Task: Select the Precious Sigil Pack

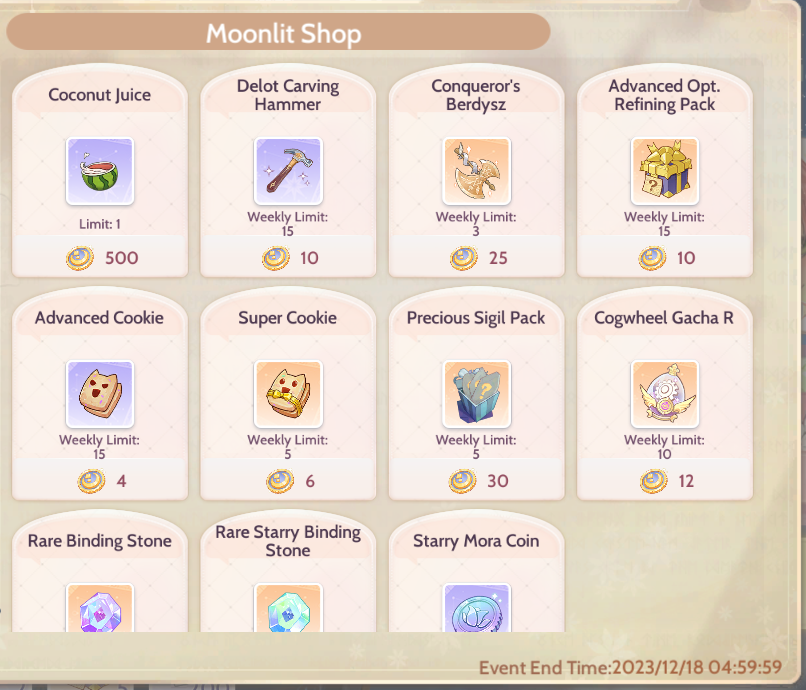Action: (476, 394)
